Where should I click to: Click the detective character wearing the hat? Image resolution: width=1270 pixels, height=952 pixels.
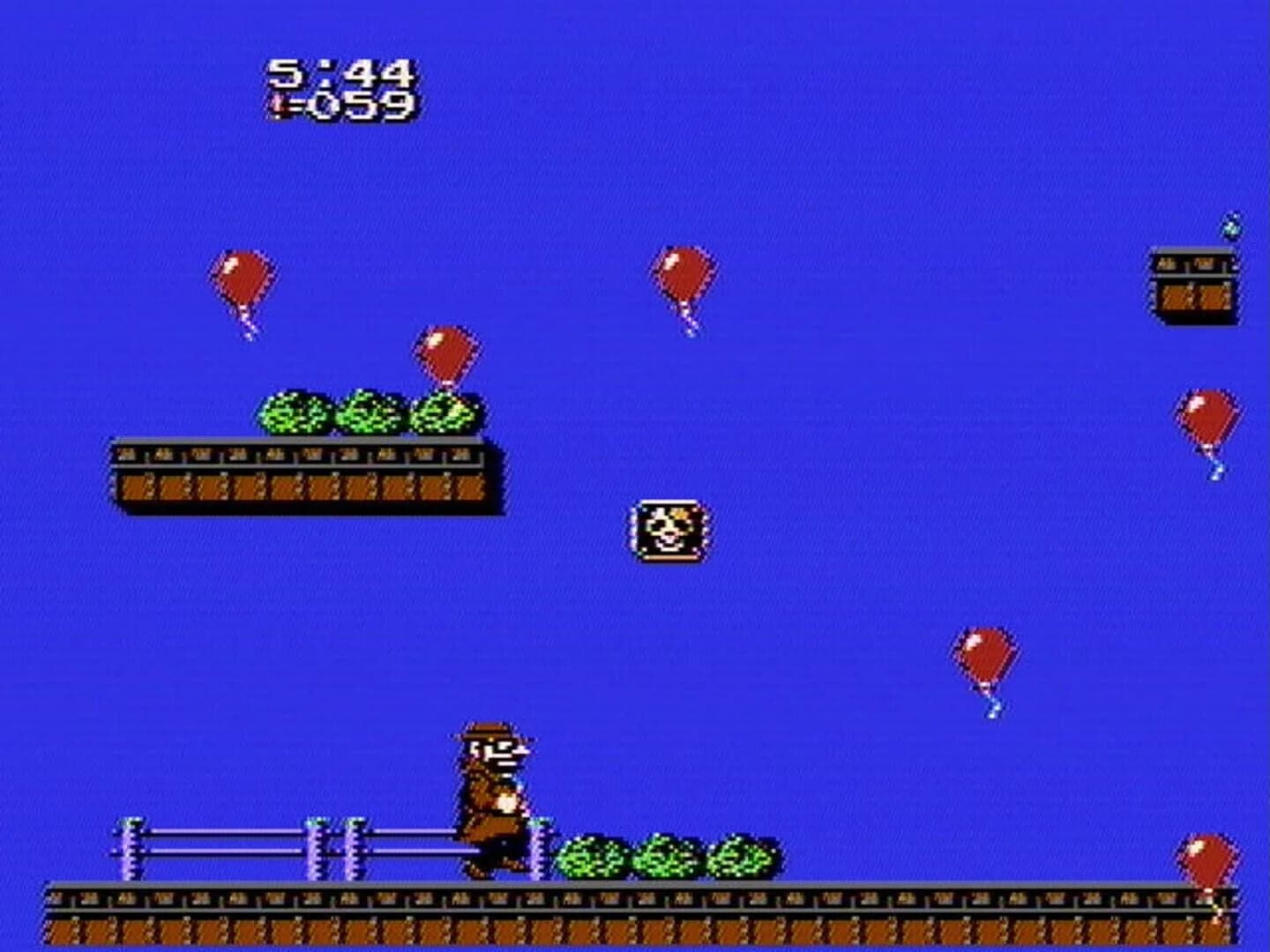491,798
